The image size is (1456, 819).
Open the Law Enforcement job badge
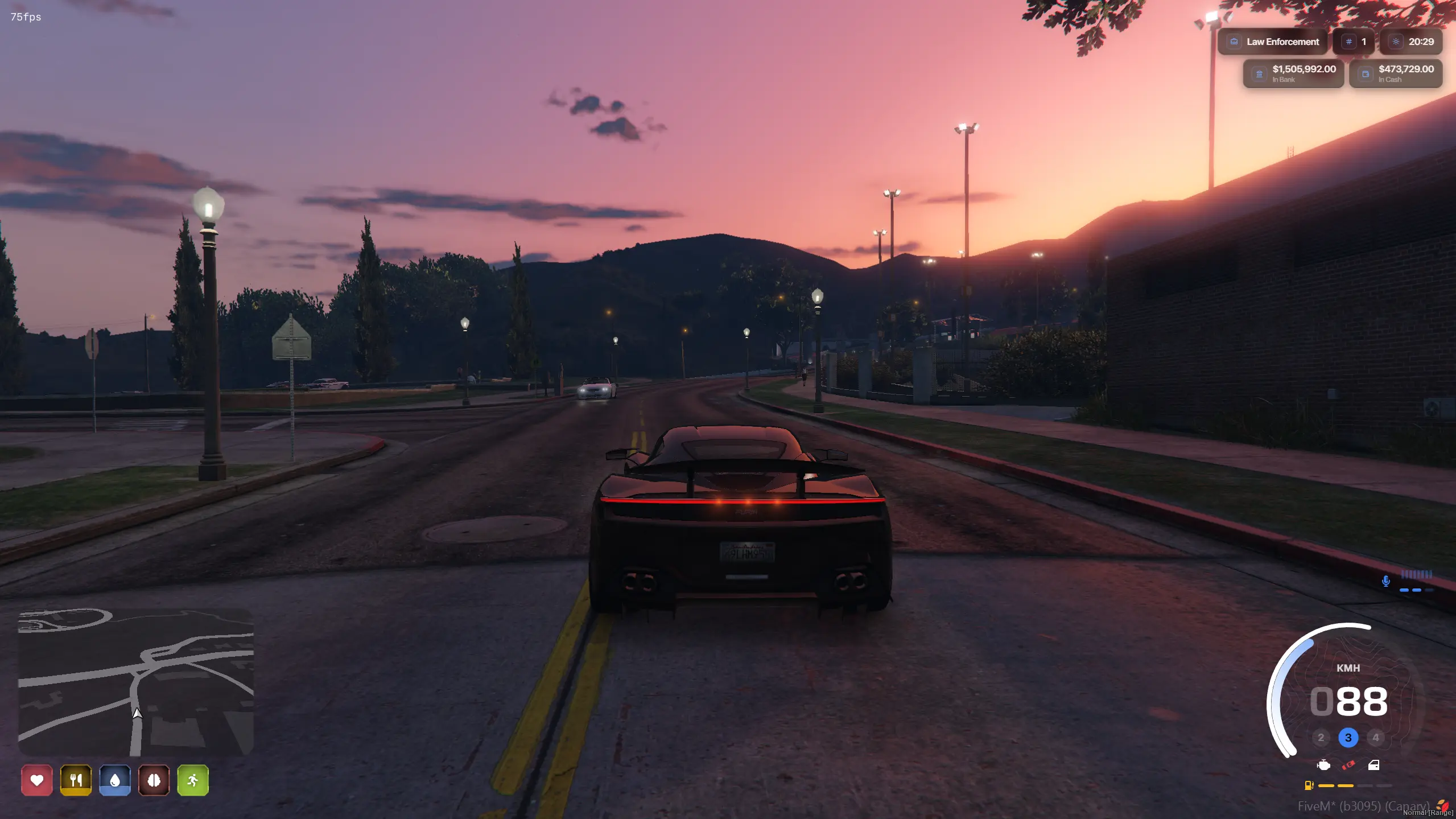[1272, 42]
